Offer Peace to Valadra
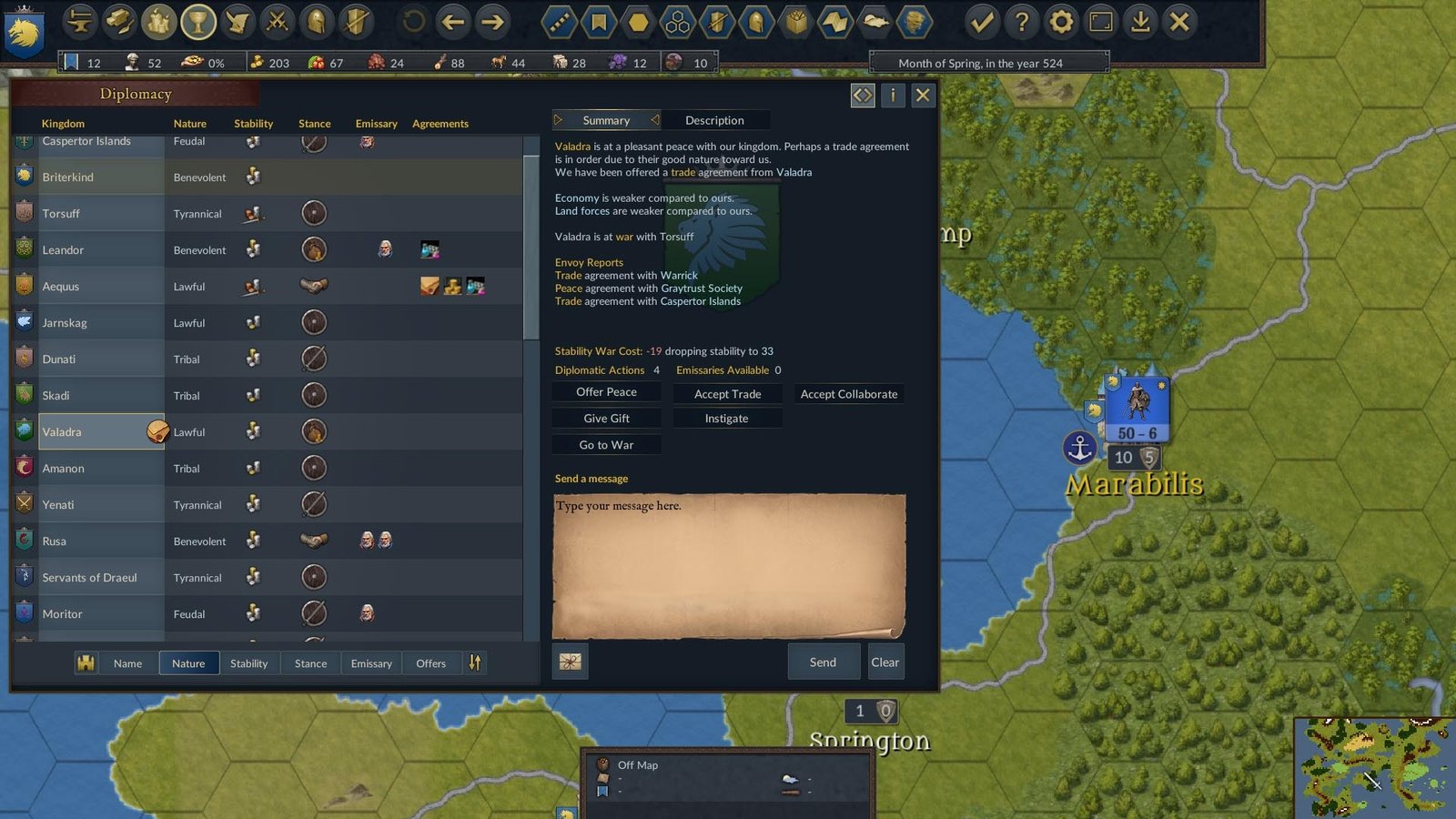The height and width of the screenshot is (819, 1456). point(606,392)
